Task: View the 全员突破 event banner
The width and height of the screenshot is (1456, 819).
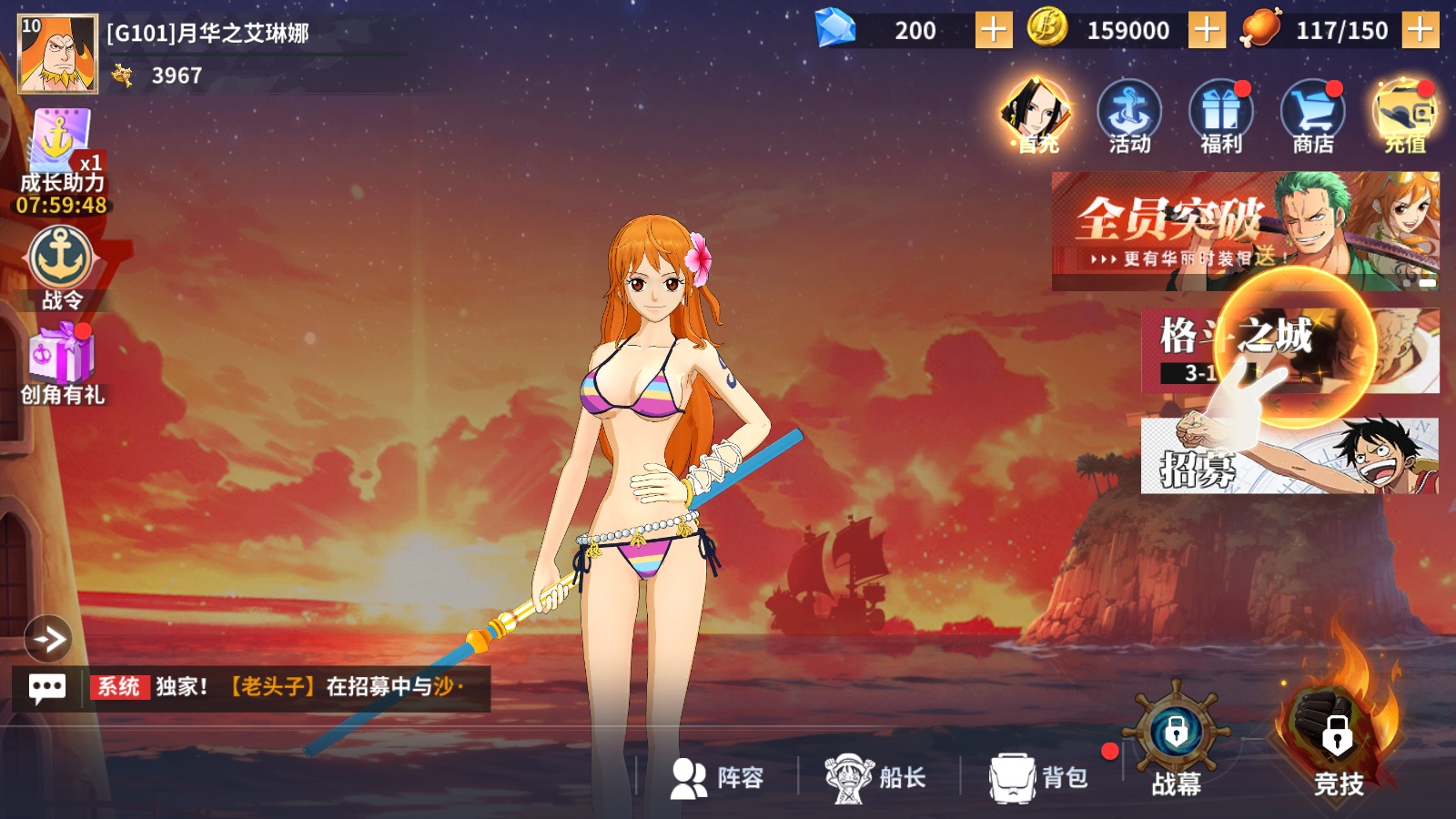Action: [x=1245, y=231]
